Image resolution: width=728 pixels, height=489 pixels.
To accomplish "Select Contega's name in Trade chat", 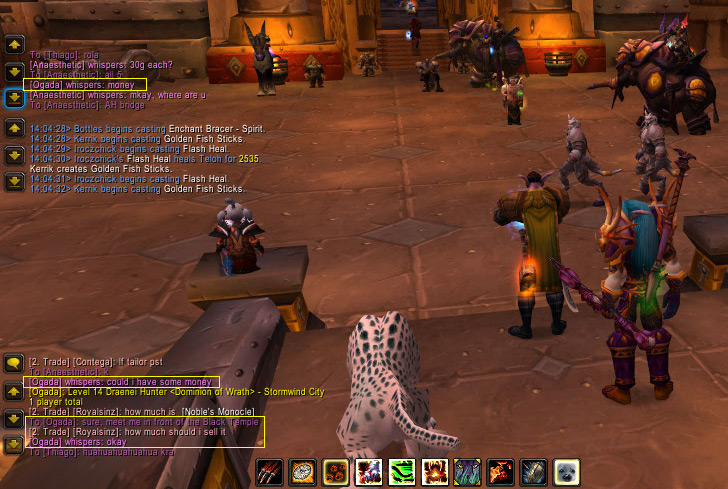I will pyautogui.click(x=90, y=361).
